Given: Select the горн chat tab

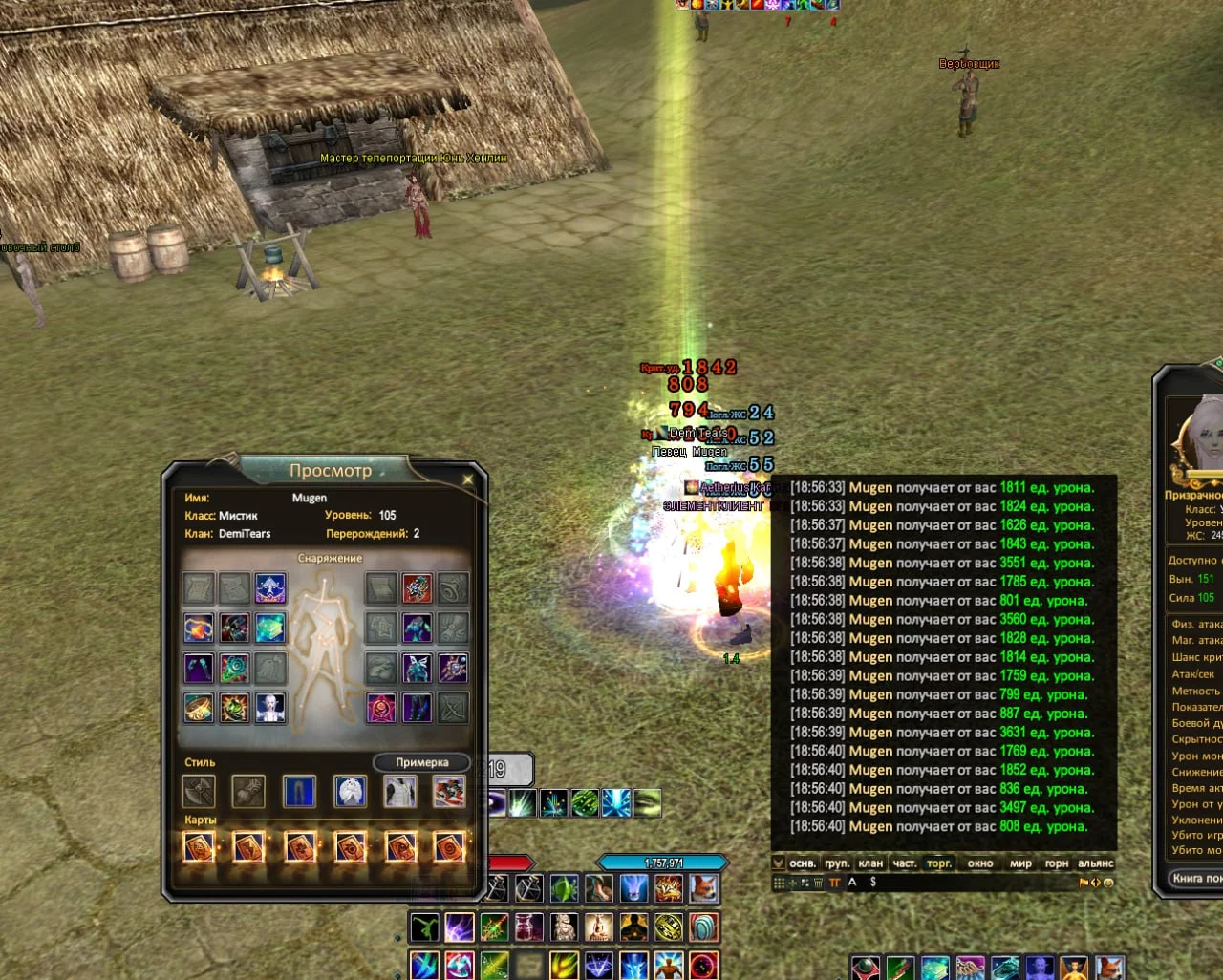Looking at the screenshot, I should 1056,863.
